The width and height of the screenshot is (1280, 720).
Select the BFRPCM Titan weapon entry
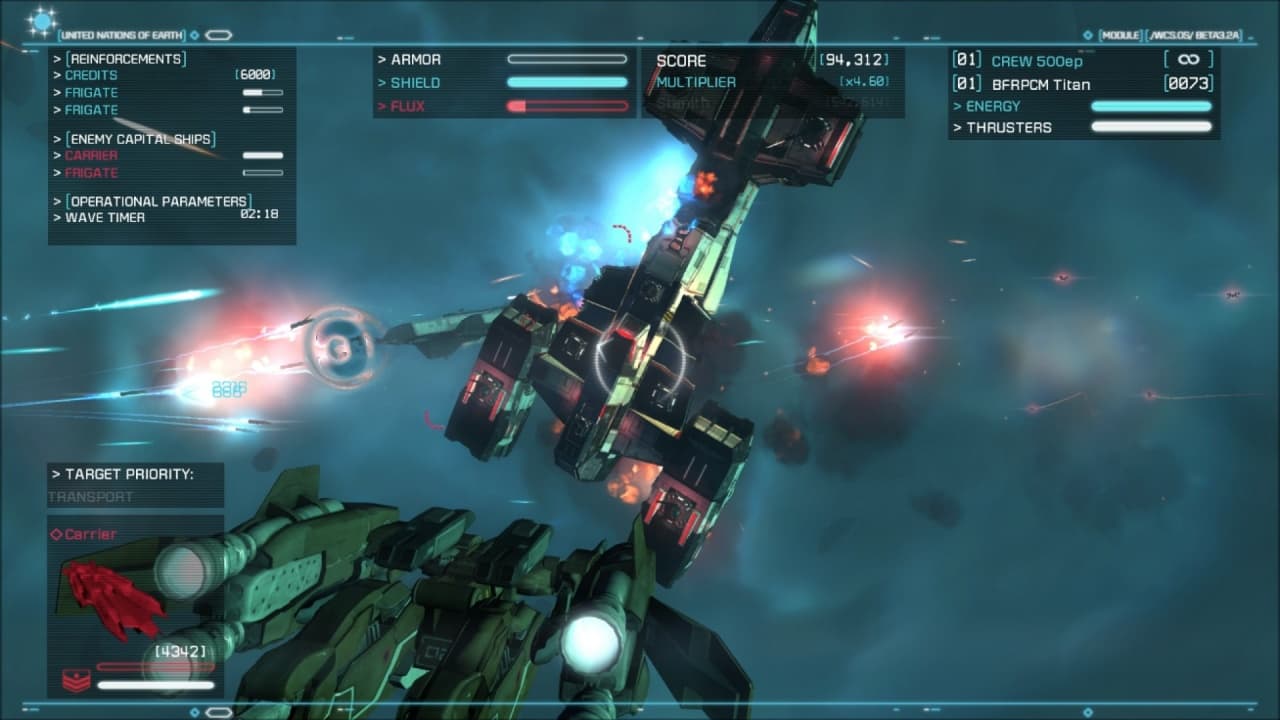[1040, 84]
